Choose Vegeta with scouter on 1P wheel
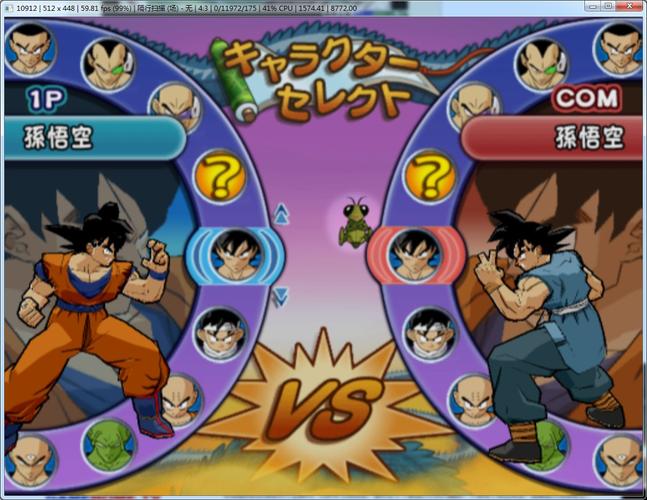 pyautogui.click(x=107, y=65)
